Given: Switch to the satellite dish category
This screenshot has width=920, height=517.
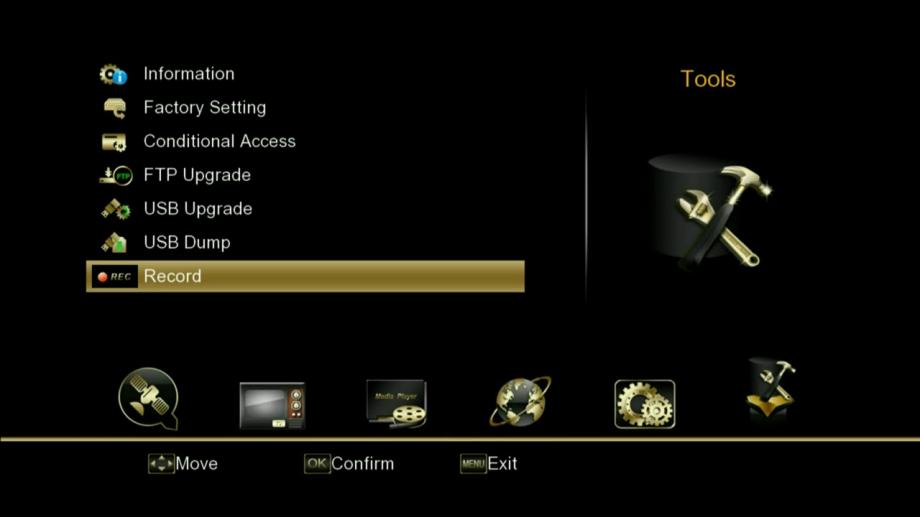Looking at the screenshot, I should pyautogui.click(x=148, y=400).
